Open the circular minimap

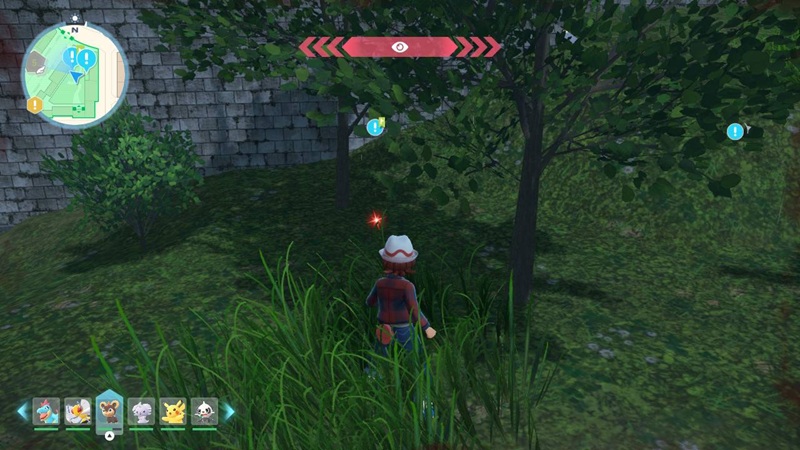coord(75,77)
